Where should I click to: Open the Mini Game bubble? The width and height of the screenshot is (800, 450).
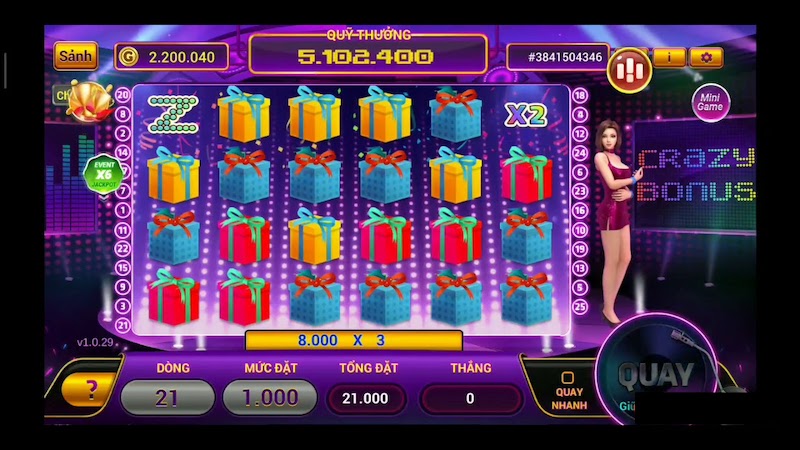711,101
